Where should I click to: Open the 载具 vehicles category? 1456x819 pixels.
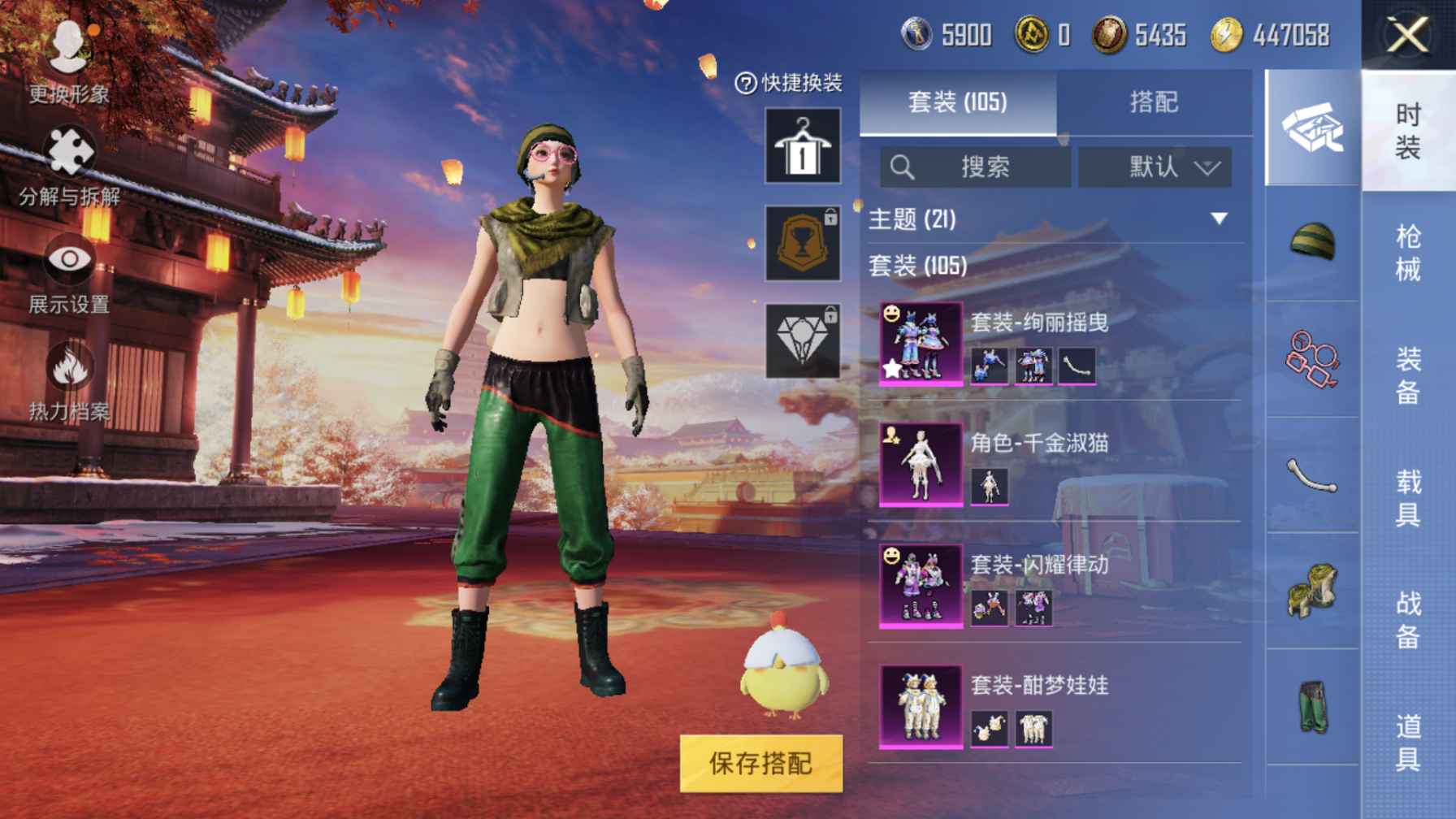pos(1408,497)
